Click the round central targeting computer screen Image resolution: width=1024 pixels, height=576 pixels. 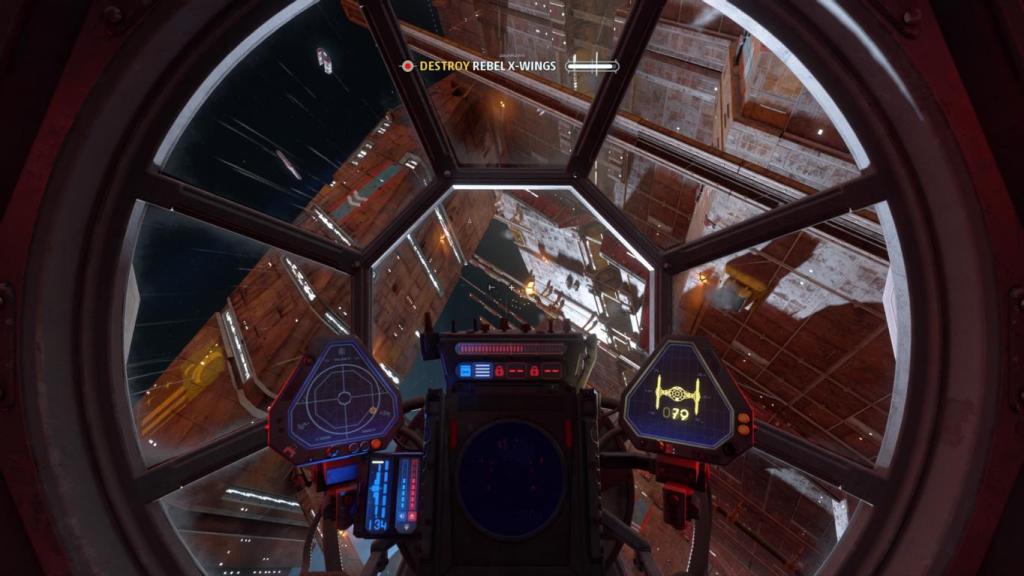[x=511, y=478]
